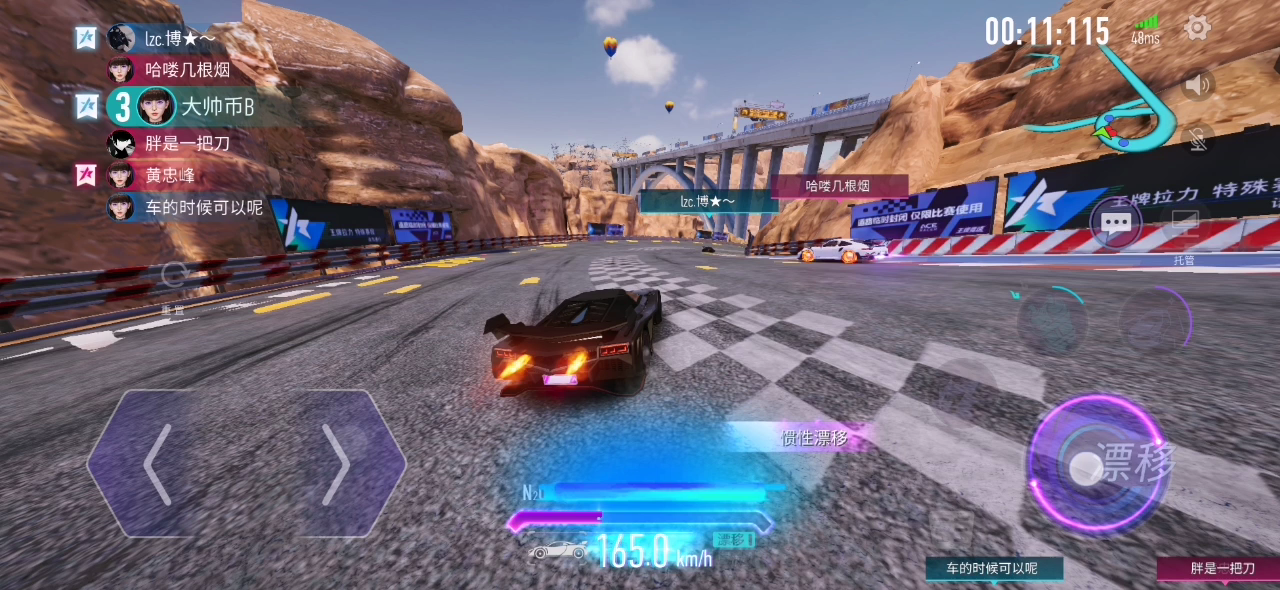Open the gear settings menu
The image size is (1280, 590).
pos(1197,28)
